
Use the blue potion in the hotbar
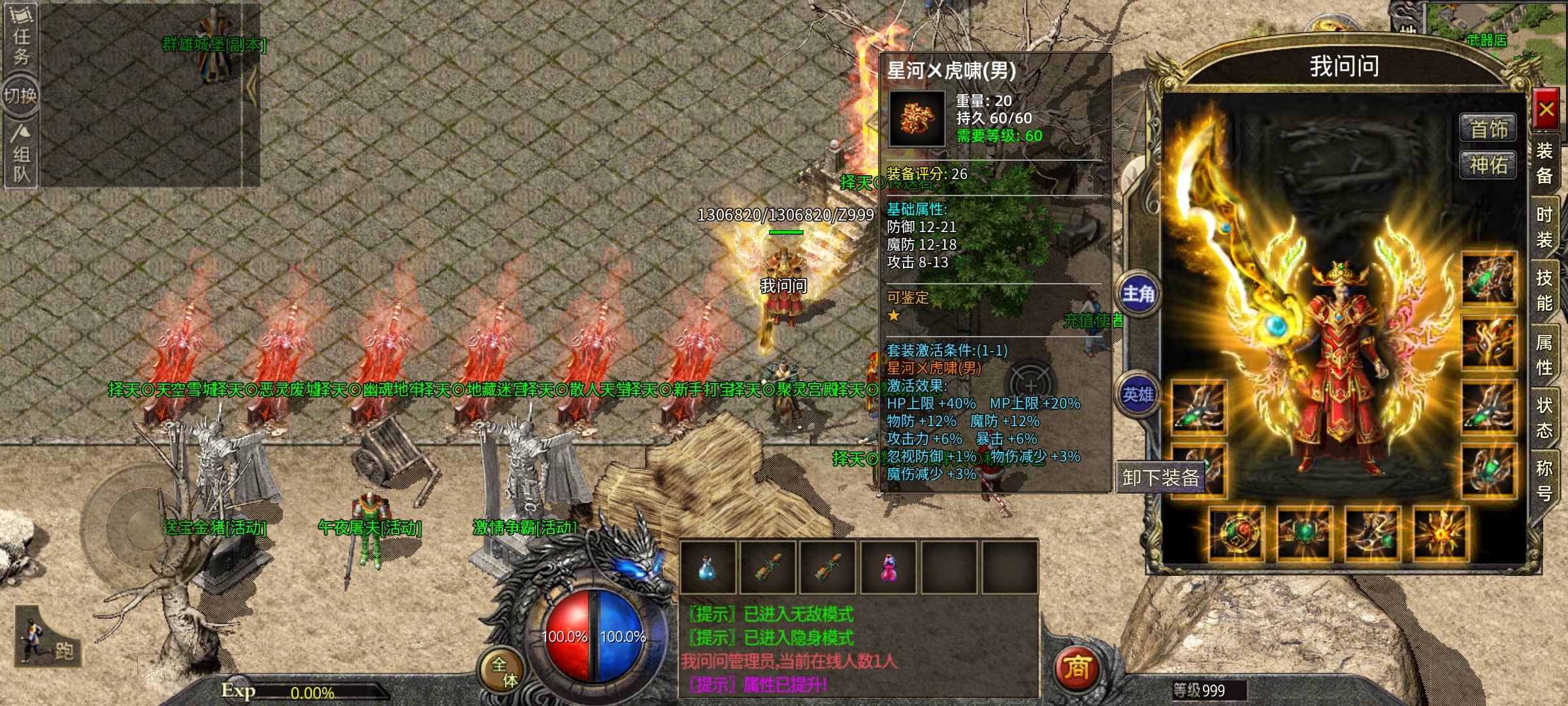point(708,567)
